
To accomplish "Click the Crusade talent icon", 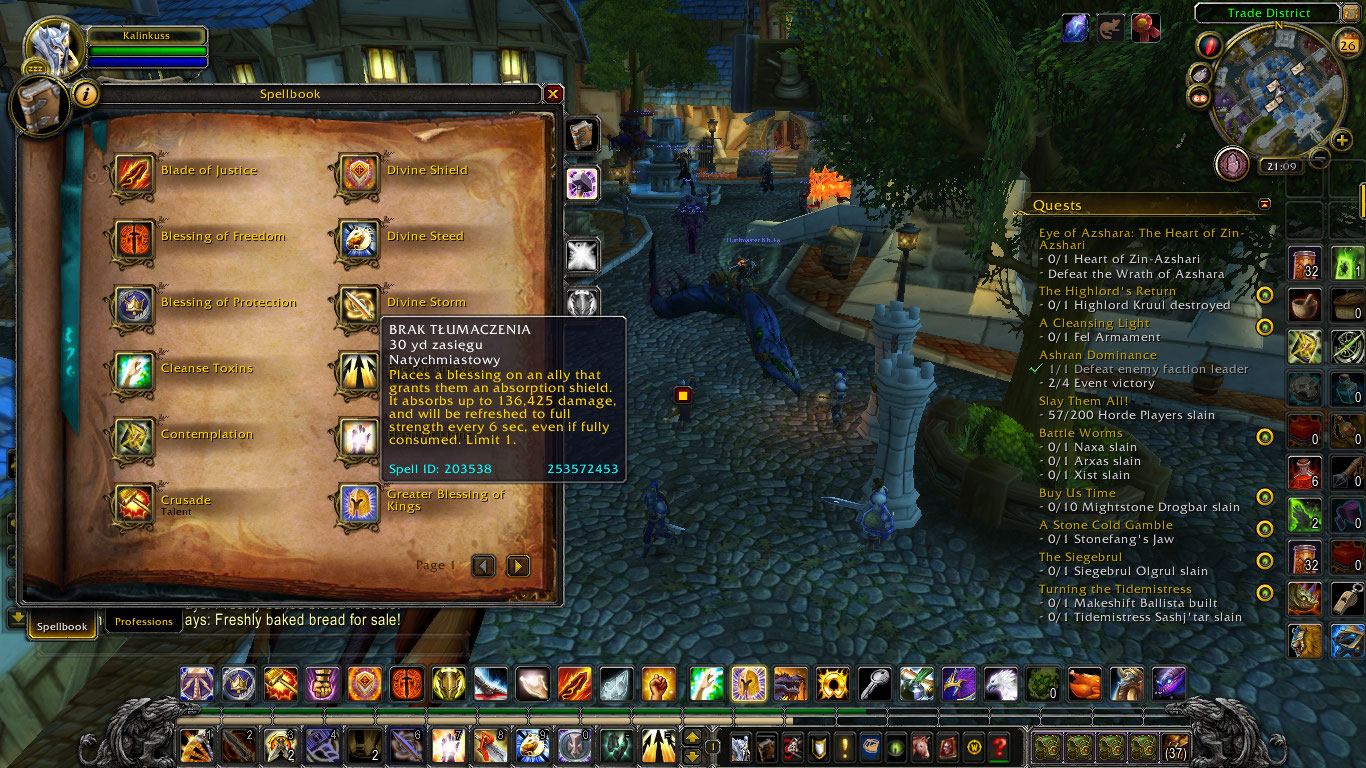I will (133, 500).
